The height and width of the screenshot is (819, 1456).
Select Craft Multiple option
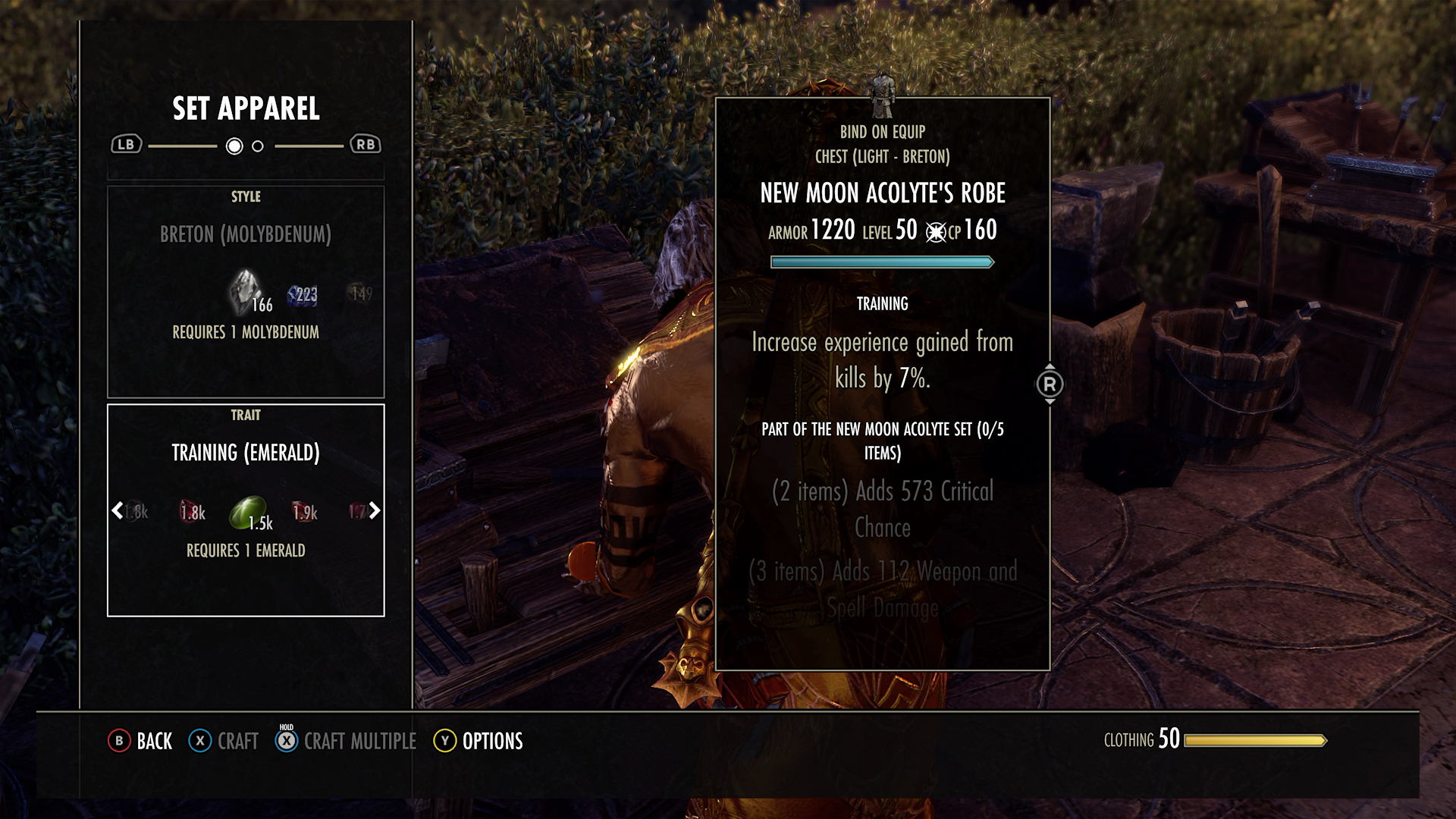click(x=359, y=741)
